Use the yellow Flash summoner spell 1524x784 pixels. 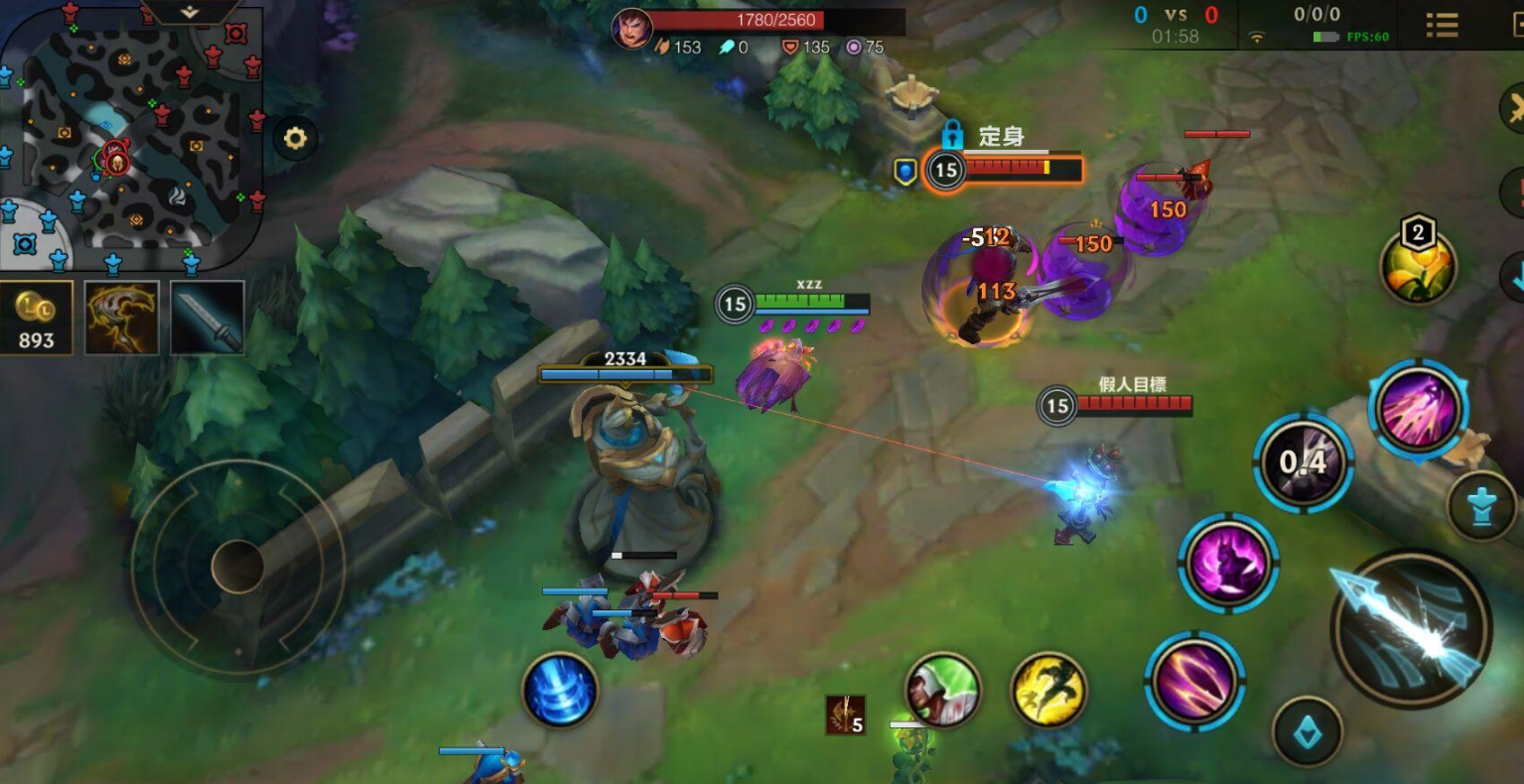coord(1048,689)
